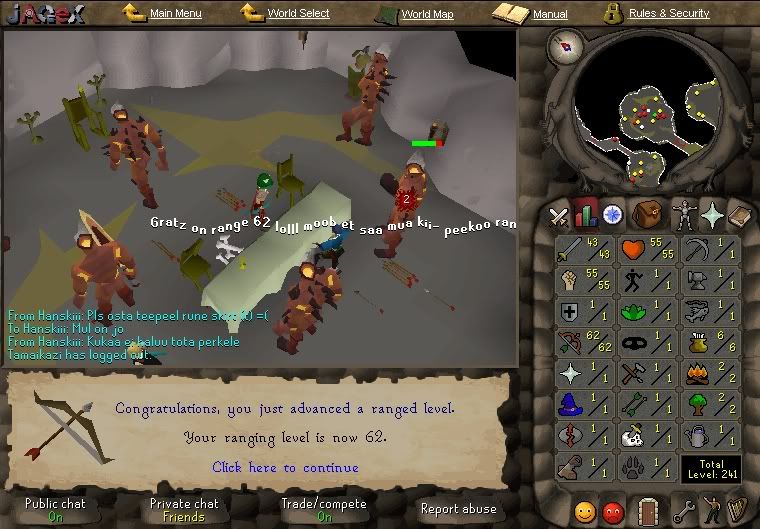The image size is (760, 529).
Task: Open the magic spellbook tab
Action: (740, 214)
